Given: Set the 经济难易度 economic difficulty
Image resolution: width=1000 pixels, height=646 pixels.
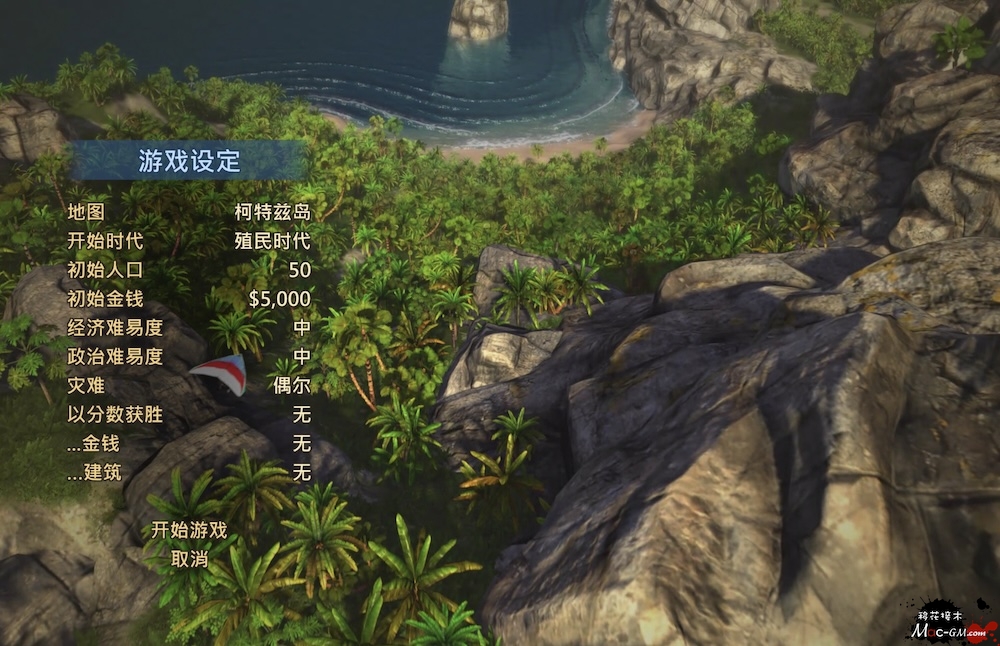Looking at the screenshot, I should tap(301, 328).
